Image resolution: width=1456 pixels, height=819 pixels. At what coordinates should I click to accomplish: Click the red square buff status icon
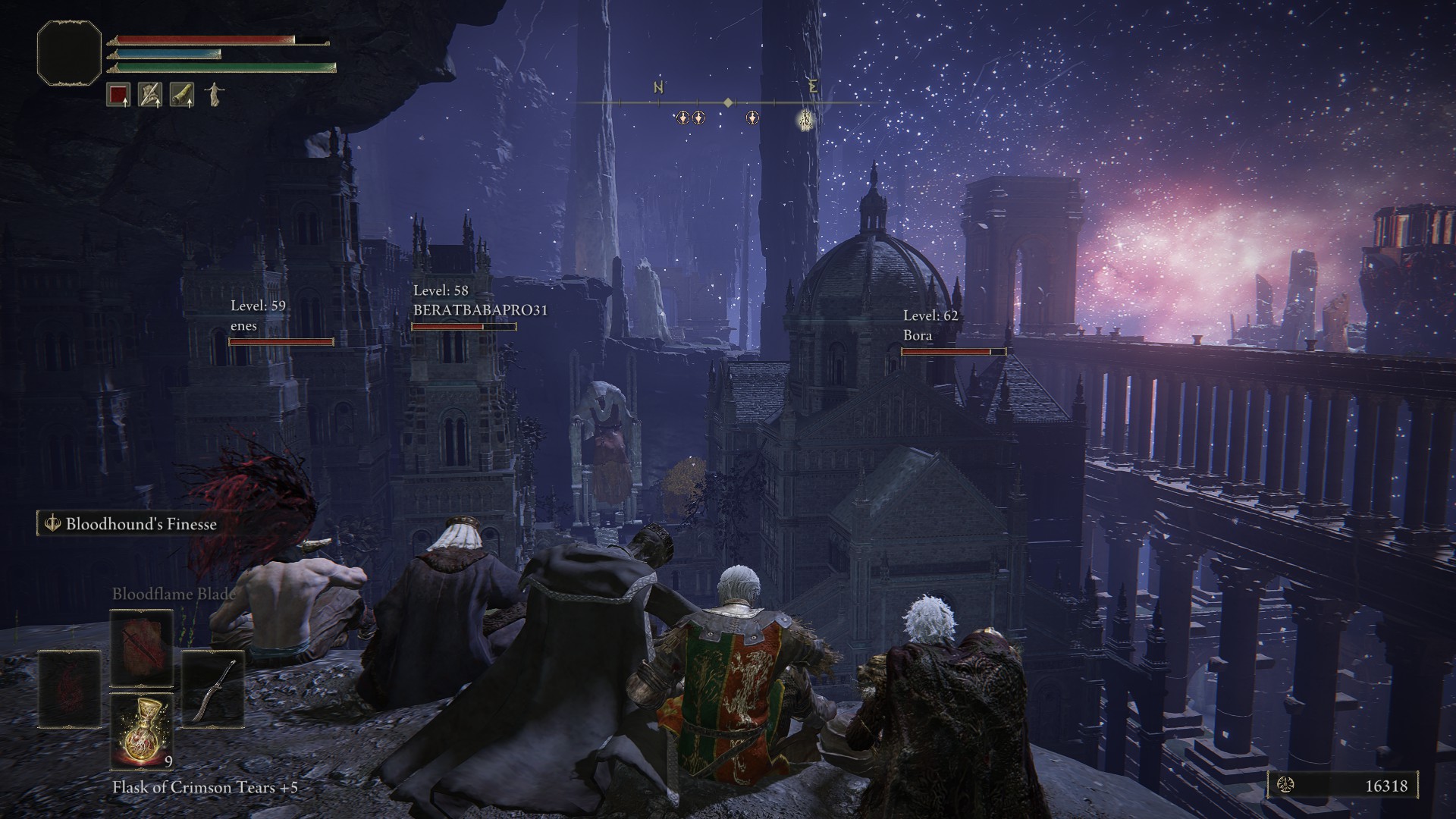coord(118,95)
